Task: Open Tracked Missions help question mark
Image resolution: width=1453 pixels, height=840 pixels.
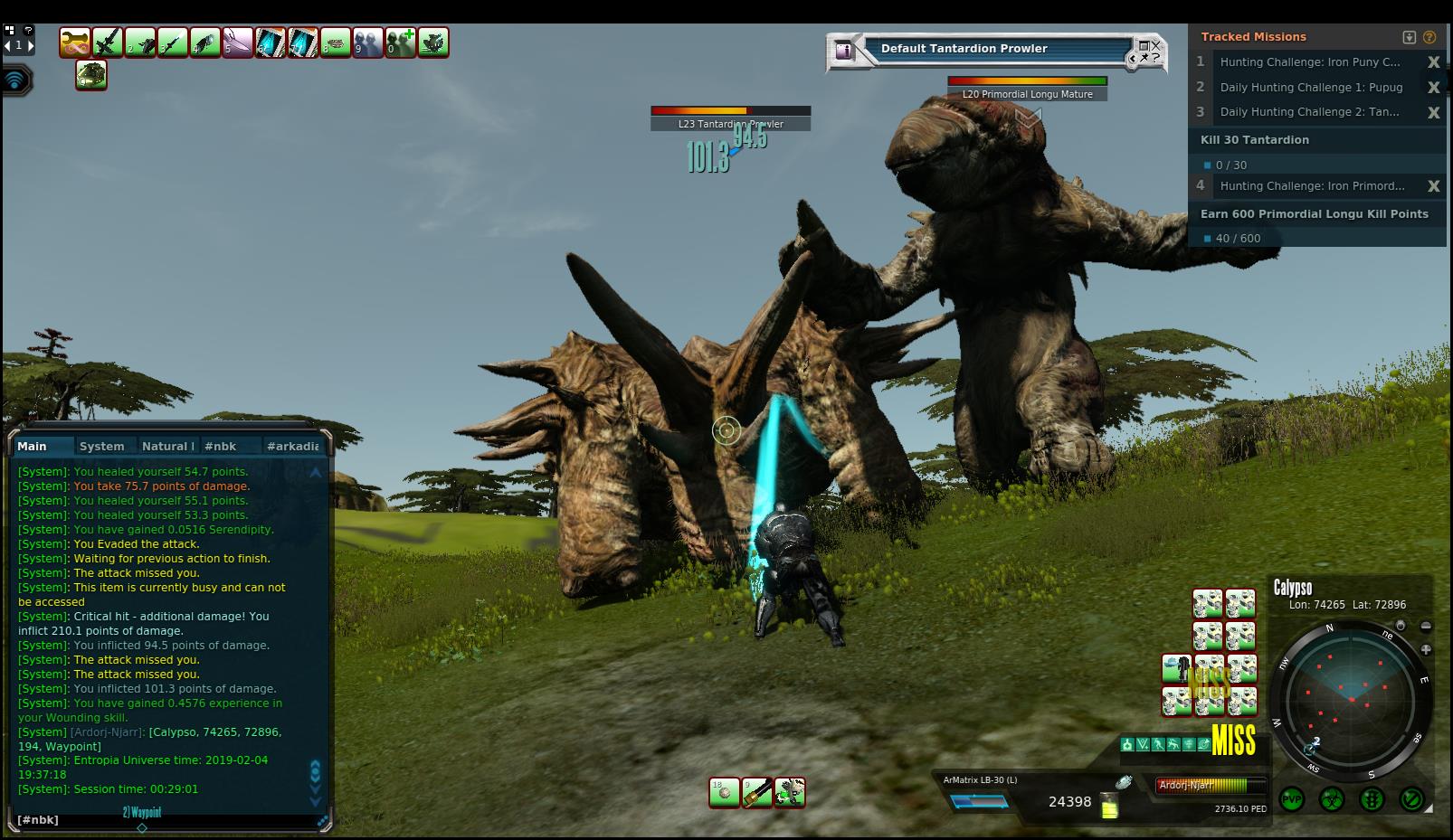Action: tap(1429, 37)
